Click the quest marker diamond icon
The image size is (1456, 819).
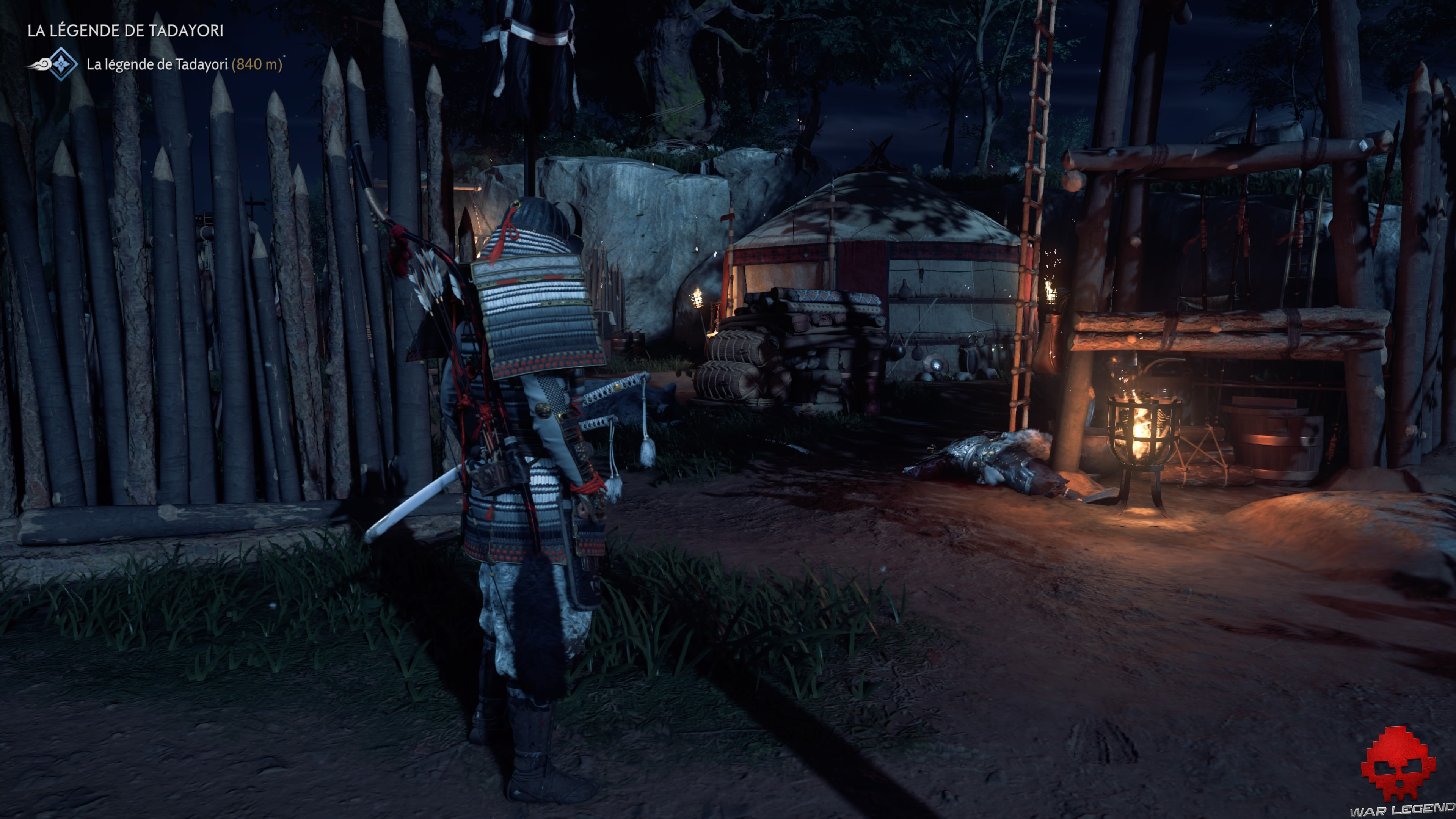61,64
